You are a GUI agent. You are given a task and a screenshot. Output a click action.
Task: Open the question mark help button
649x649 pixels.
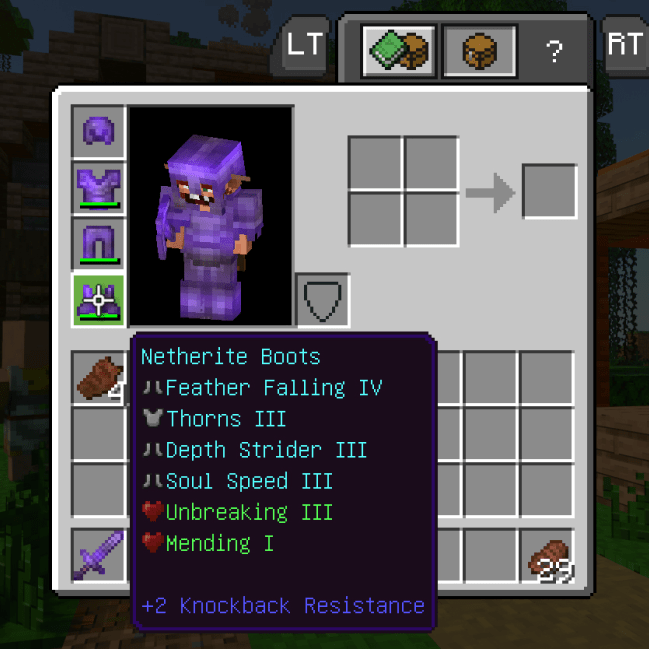[x=554, y=52]
